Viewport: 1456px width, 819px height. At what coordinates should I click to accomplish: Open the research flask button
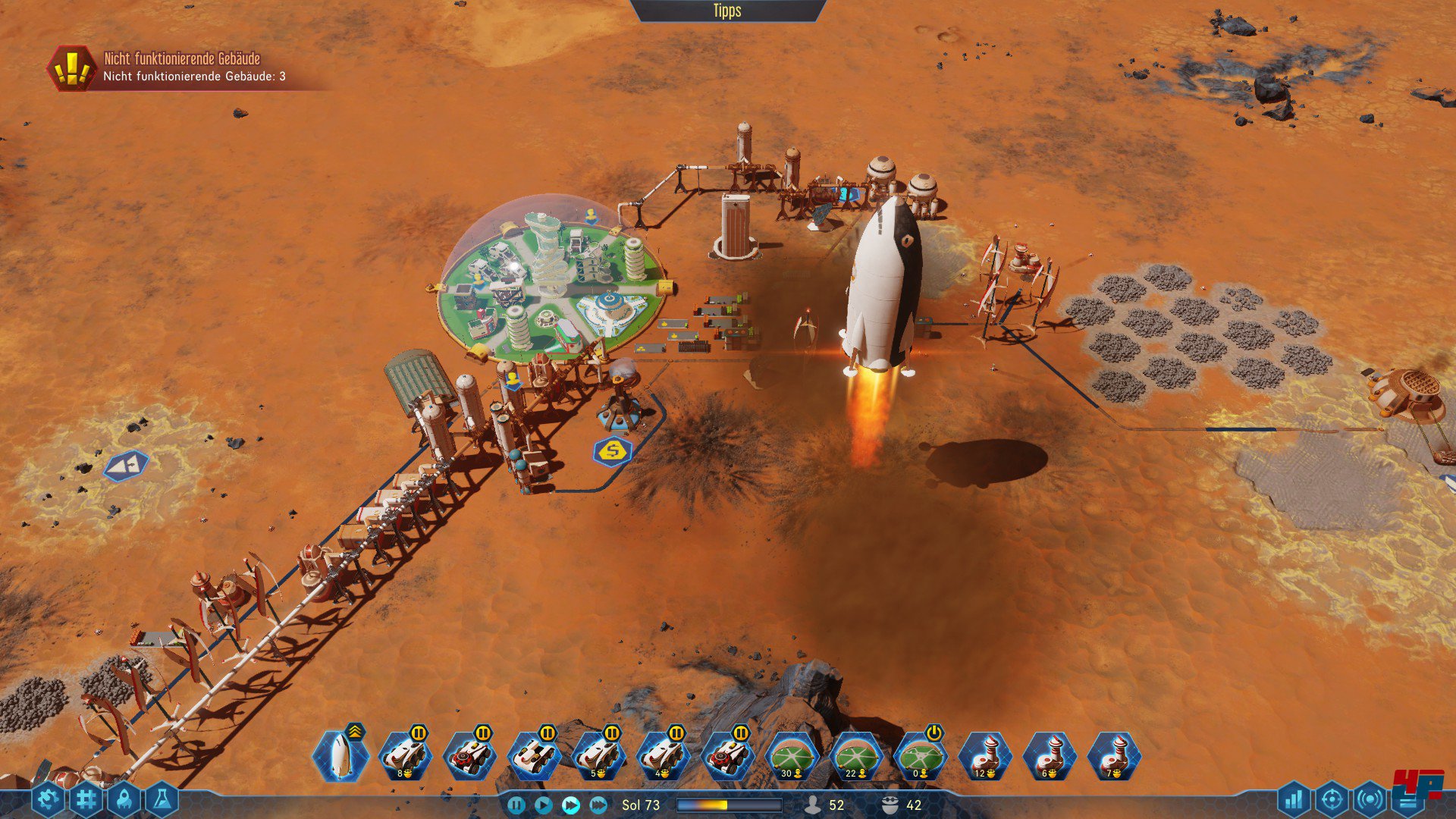[162, 799]
